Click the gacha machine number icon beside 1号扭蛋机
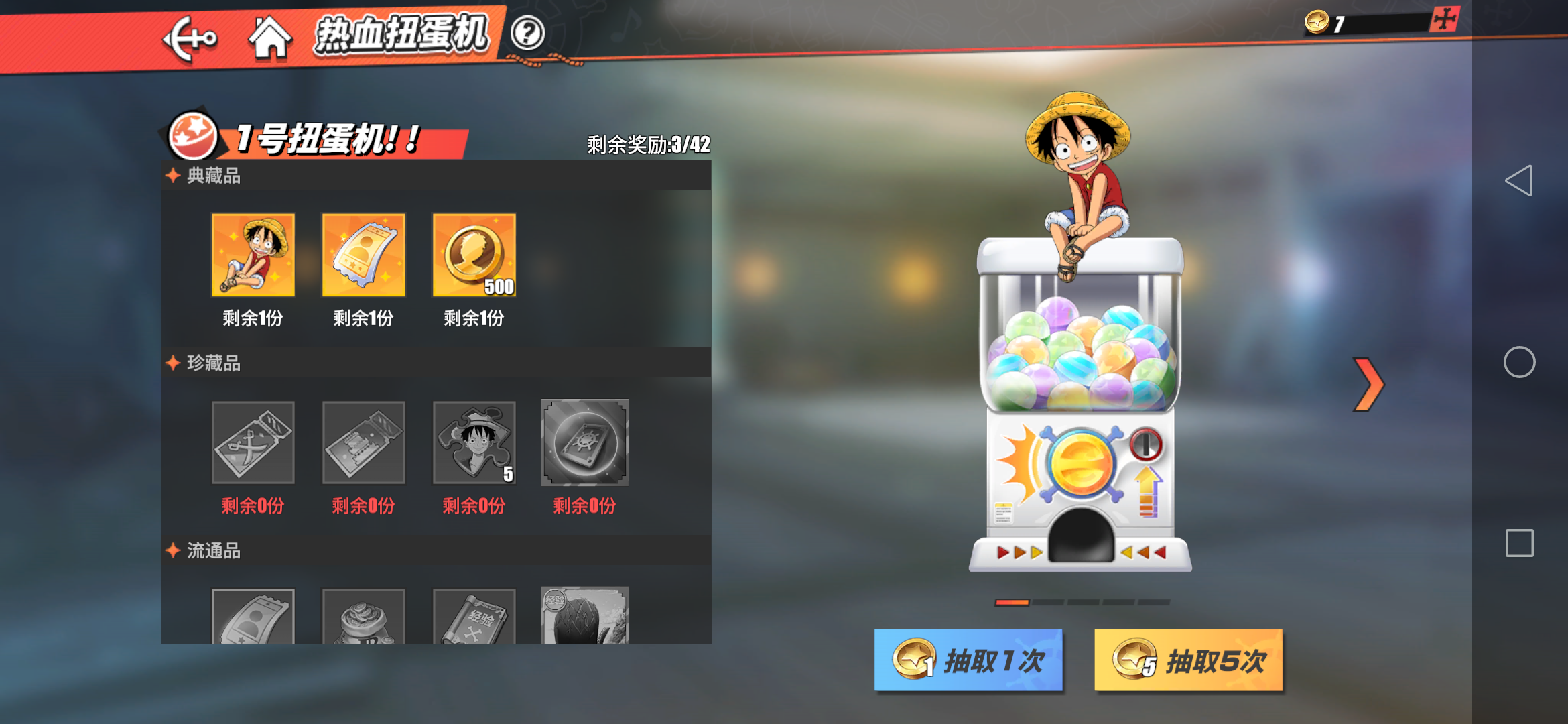Viewport: 1568px width, 724px height. [x=192, y=134]
